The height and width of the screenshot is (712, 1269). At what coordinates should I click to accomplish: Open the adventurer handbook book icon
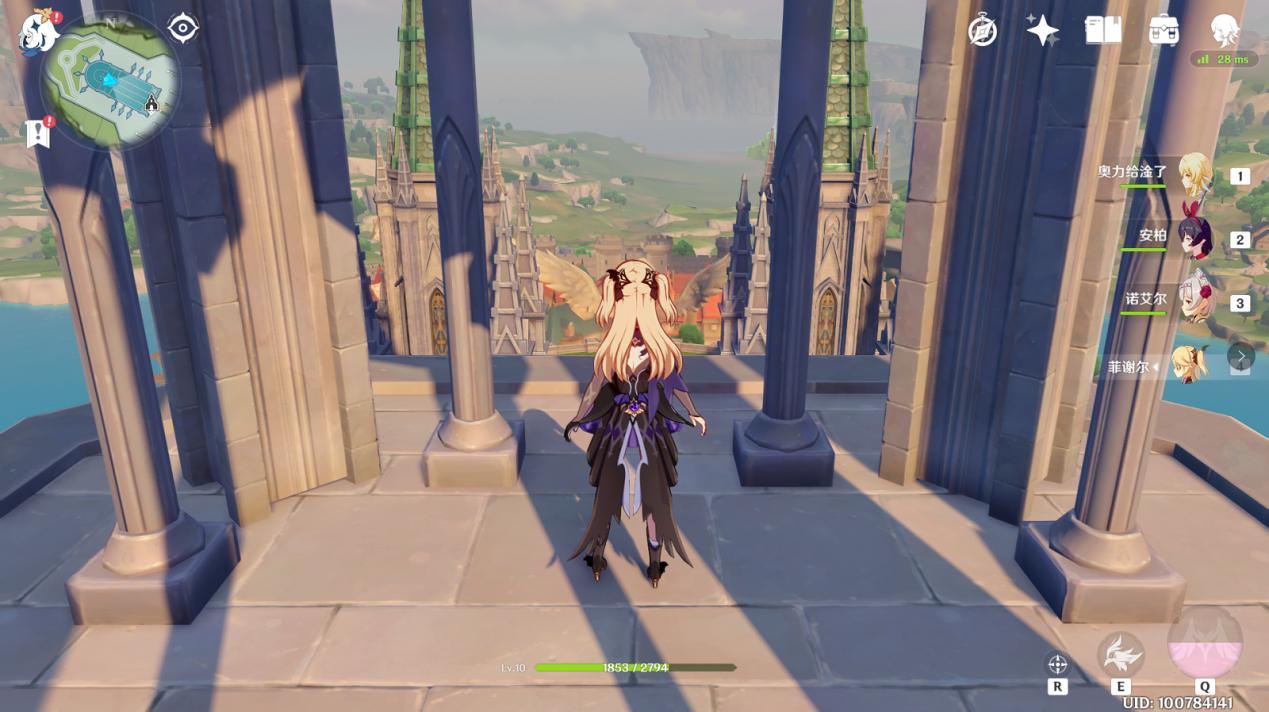(x=1103, y=31)
